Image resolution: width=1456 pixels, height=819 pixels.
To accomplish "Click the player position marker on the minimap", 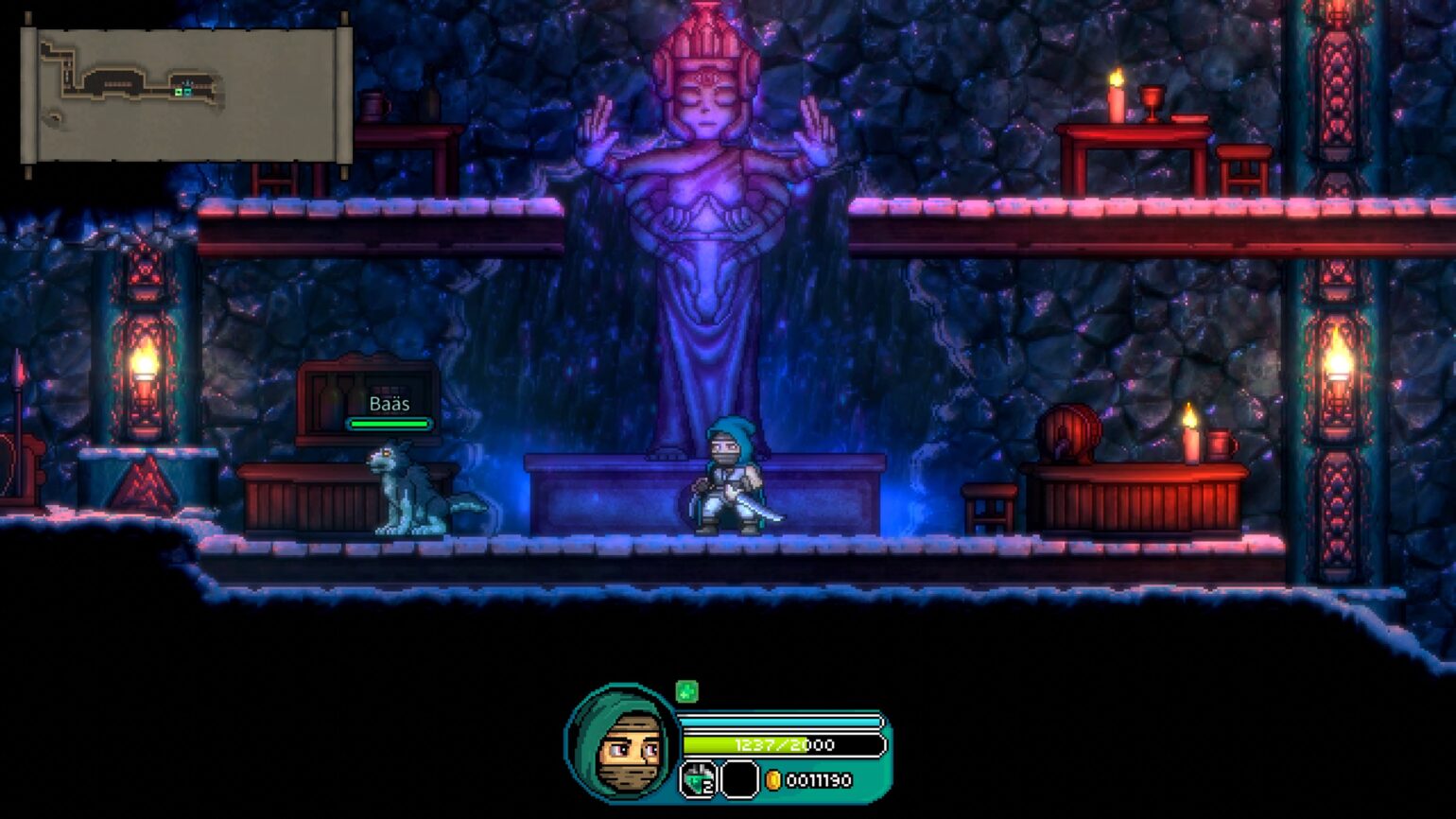I will point(187,92).
